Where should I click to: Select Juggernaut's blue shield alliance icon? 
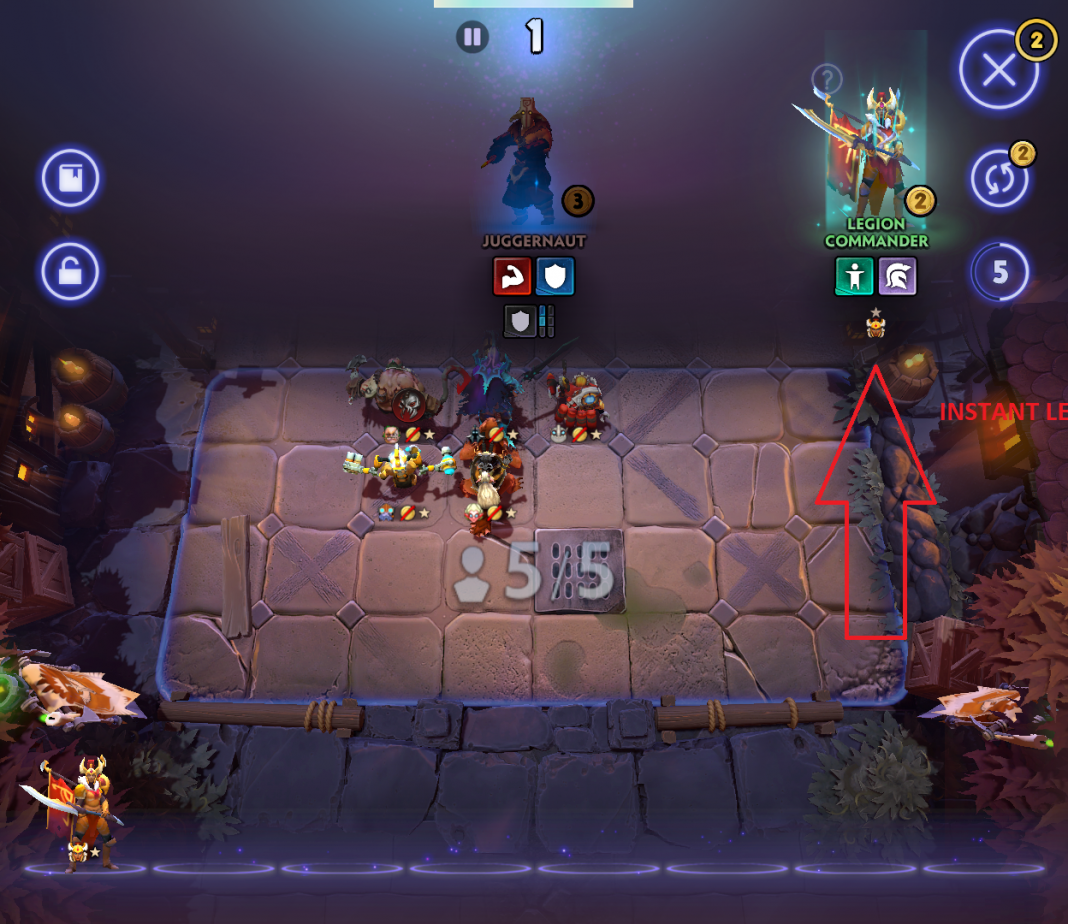point(556,277)
